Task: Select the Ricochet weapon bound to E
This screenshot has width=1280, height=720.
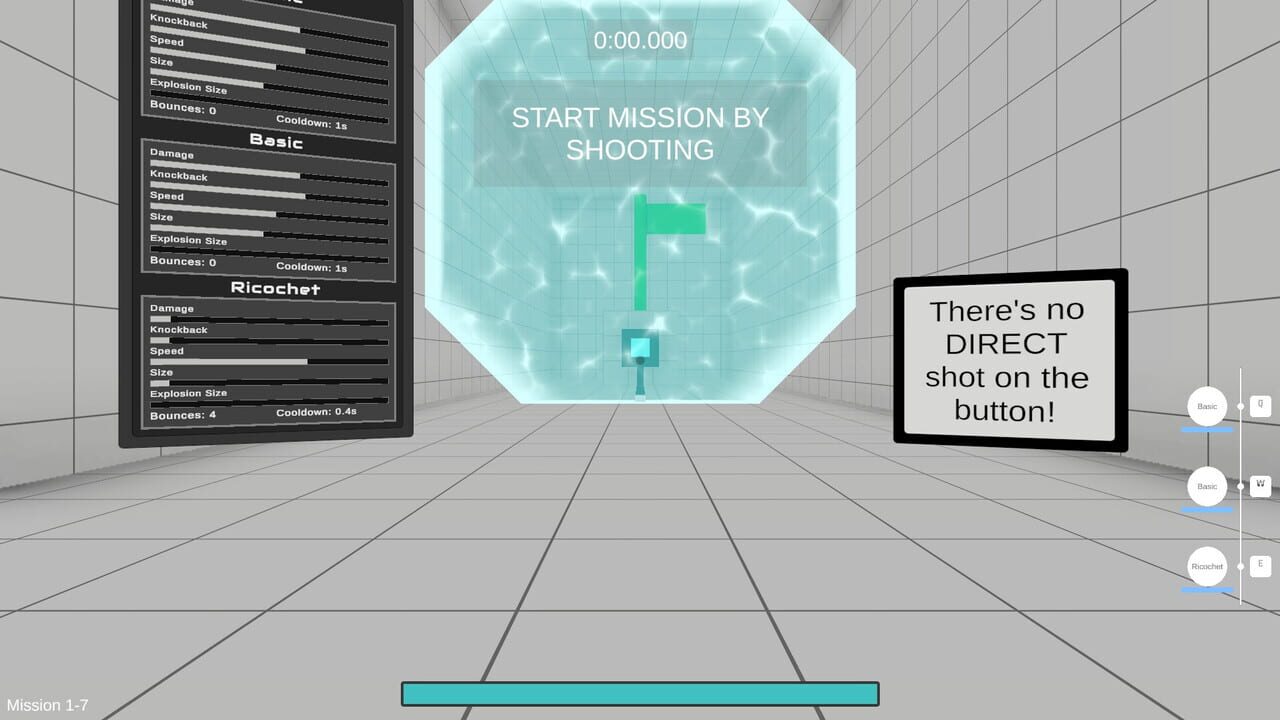Action: coord(1206,566)
